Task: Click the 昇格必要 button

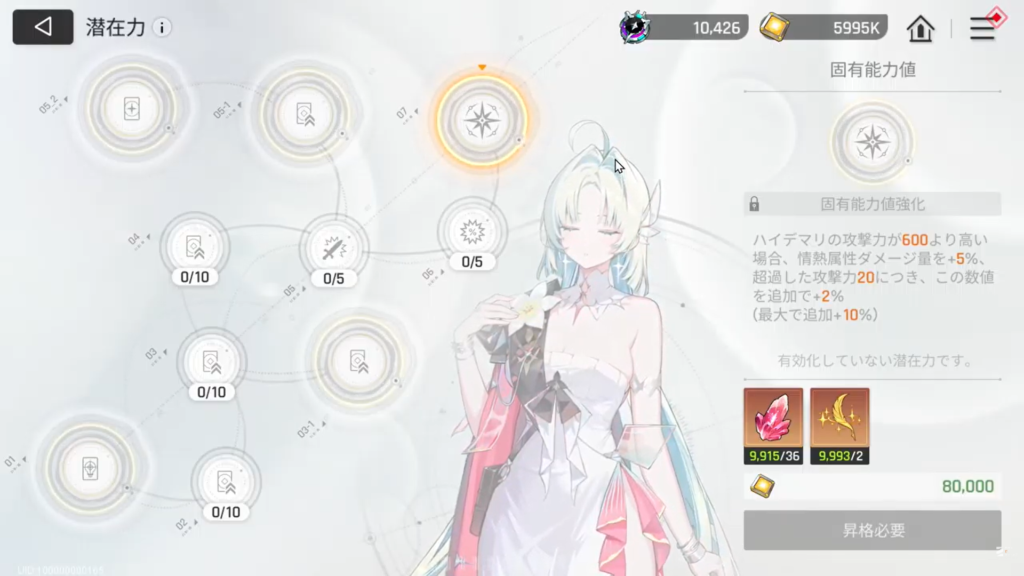Action: tap(872, 530)
